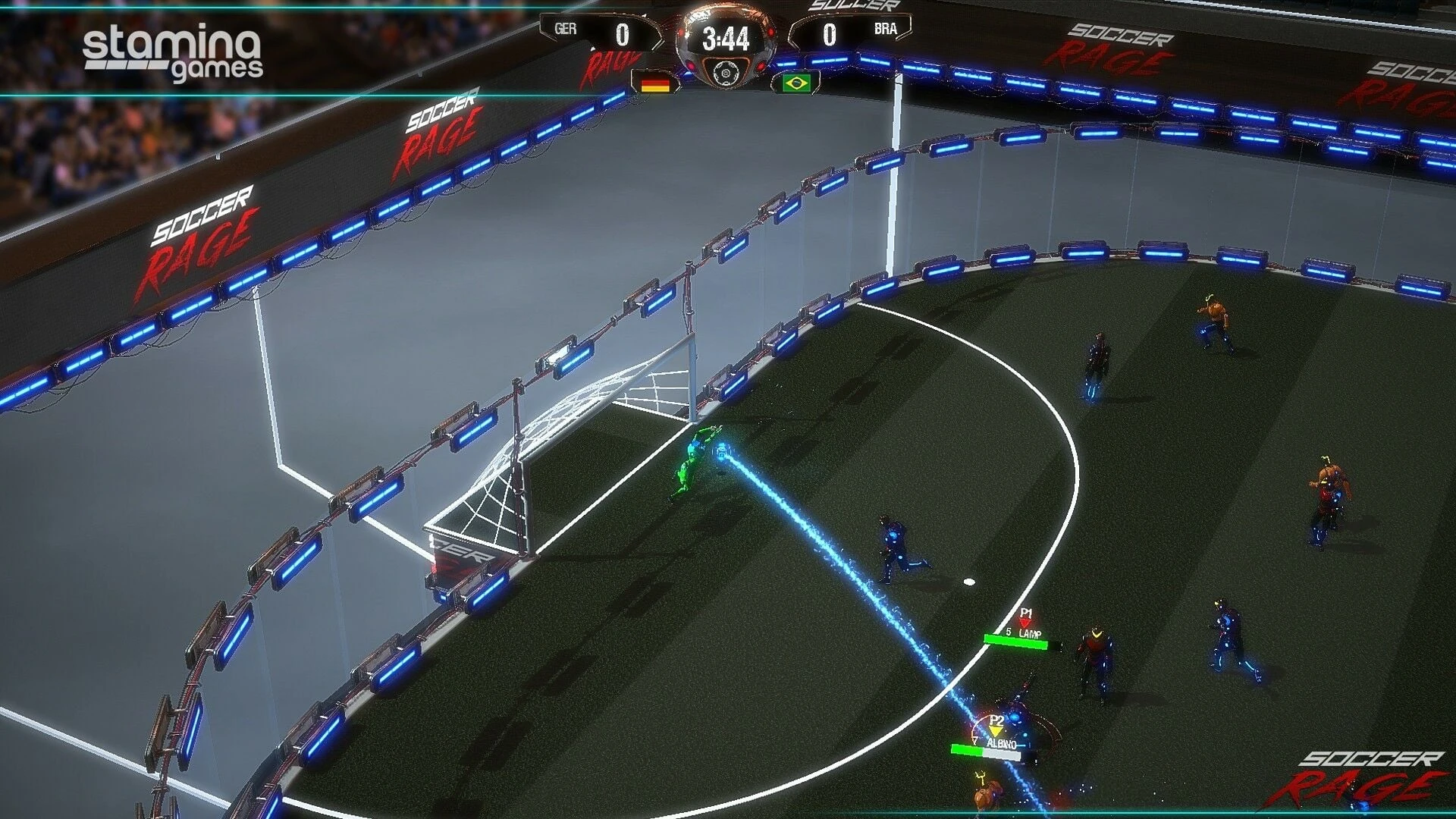Image resolution: width=1456 pixels, height=819 pixels.
Task: Click the Stamina Games logo
Action: pyautogui.click(x=173, y=53)
